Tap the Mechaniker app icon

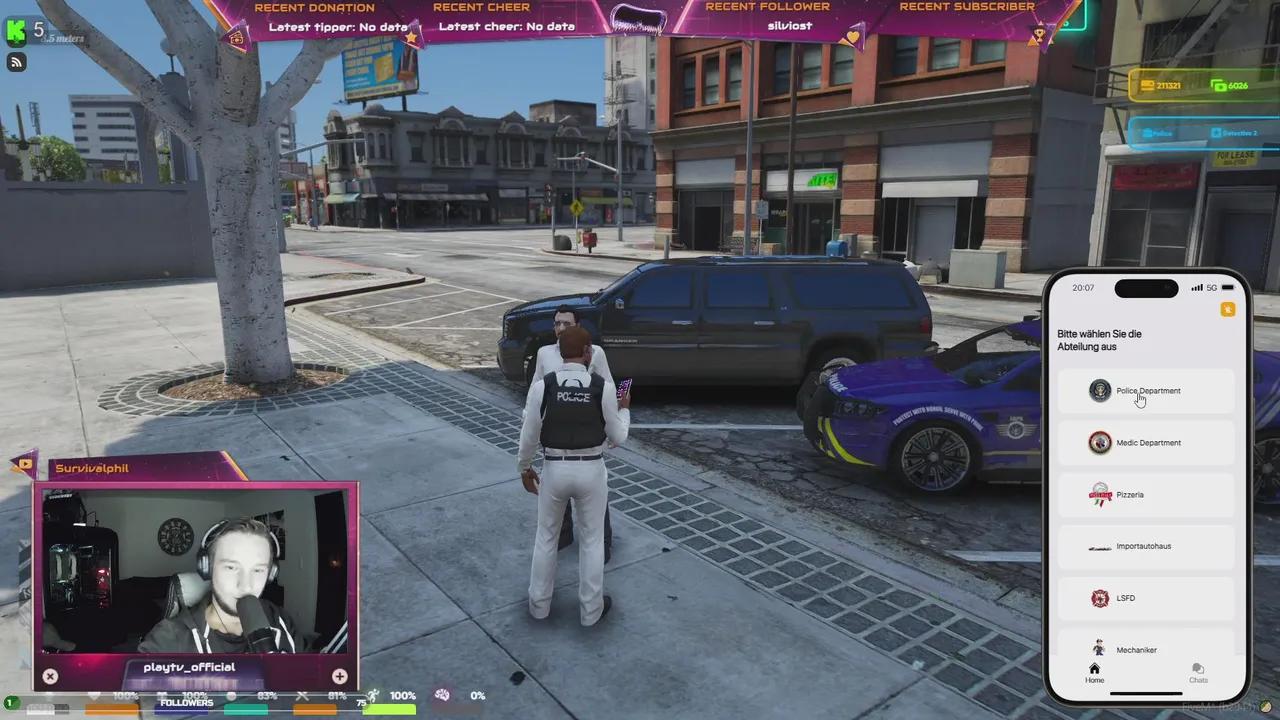pyautogui.click(x=1100, y=649)
